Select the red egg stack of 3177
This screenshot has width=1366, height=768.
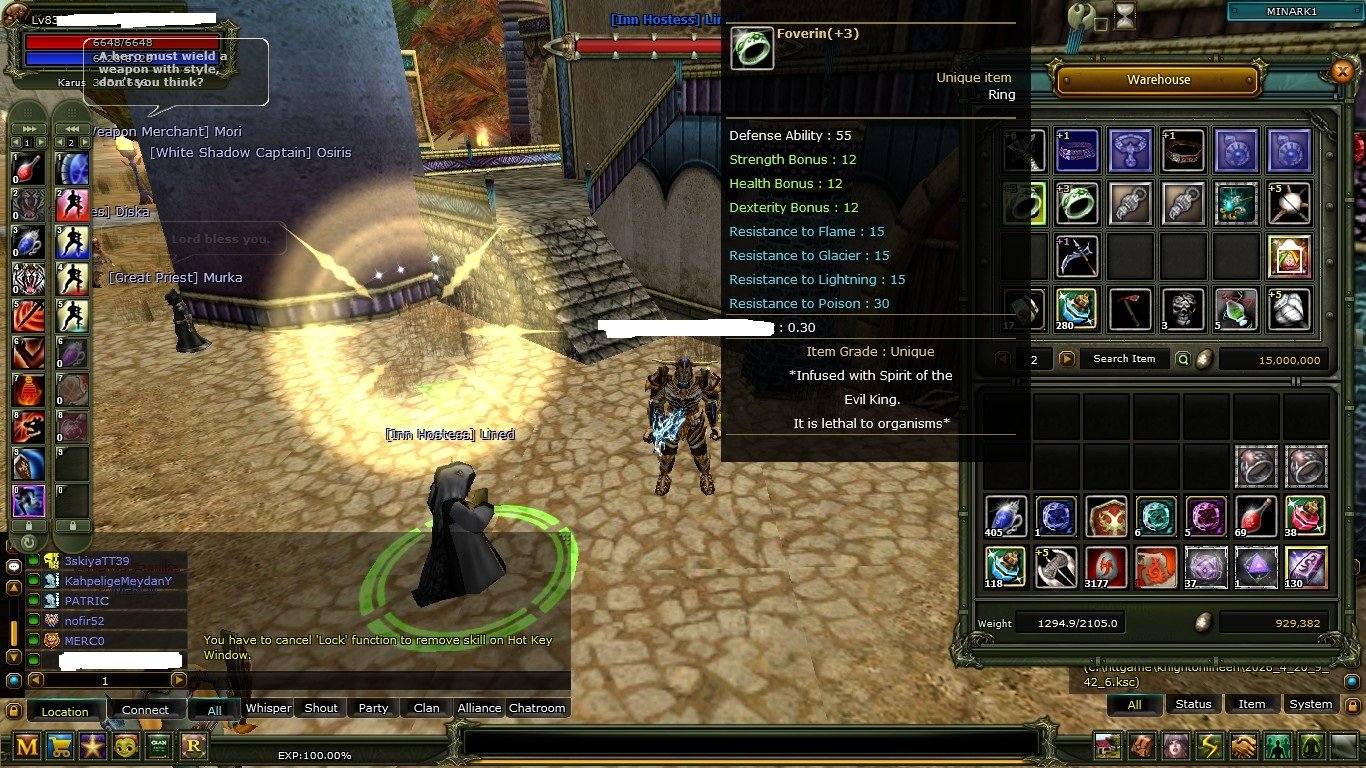(1105, 567)
